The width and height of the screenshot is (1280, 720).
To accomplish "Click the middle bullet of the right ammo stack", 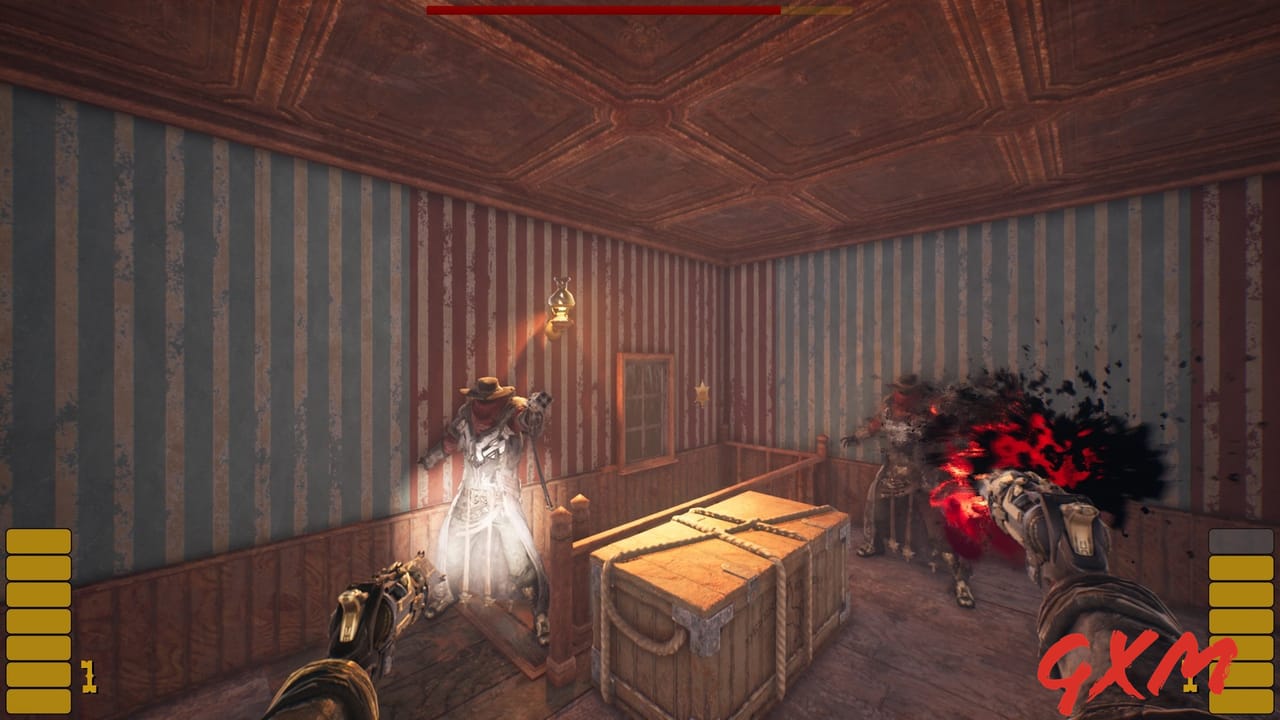I will (1242, 620).
